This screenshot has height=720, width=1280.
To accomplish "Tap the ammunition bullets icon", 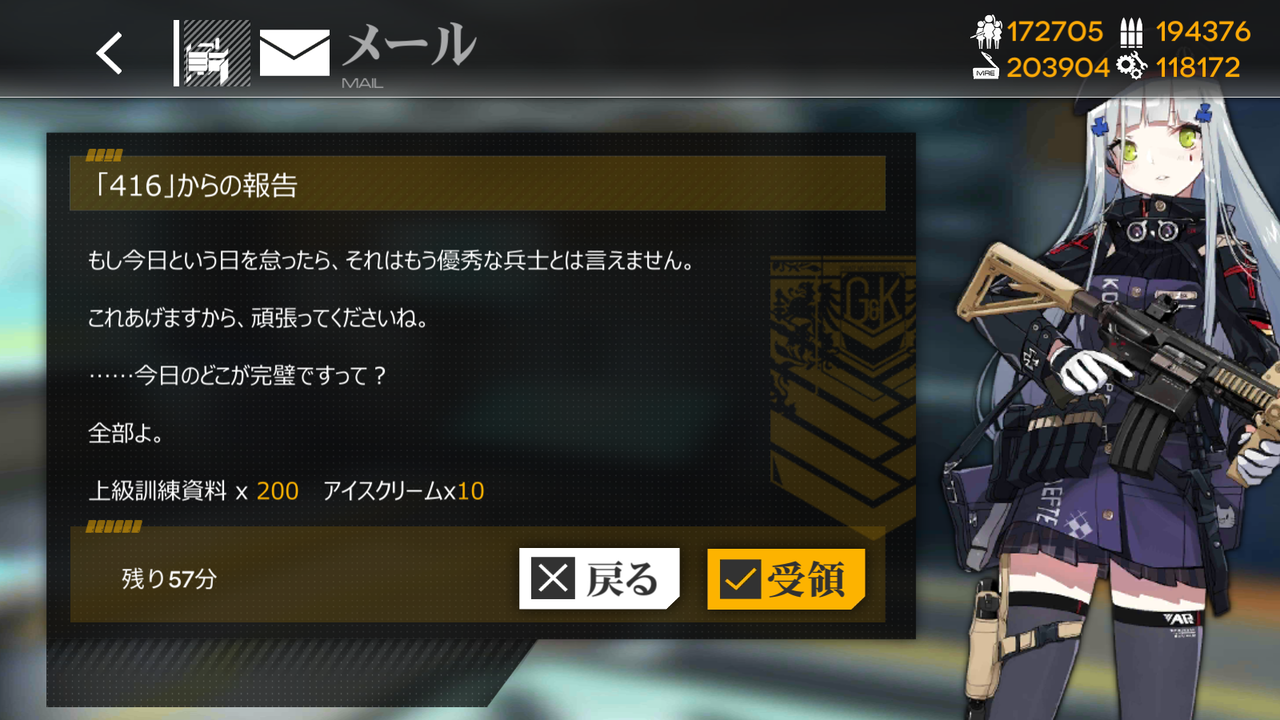I will (1132, 31).
